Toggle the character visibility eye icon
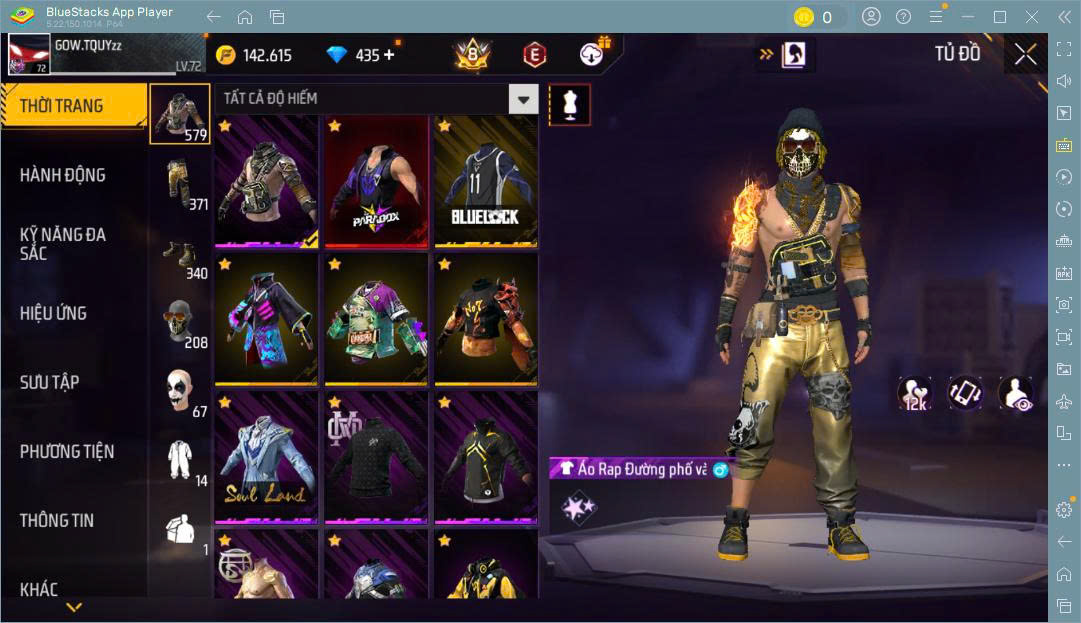Screen dimensions: 1081x623 [1016, 393]
